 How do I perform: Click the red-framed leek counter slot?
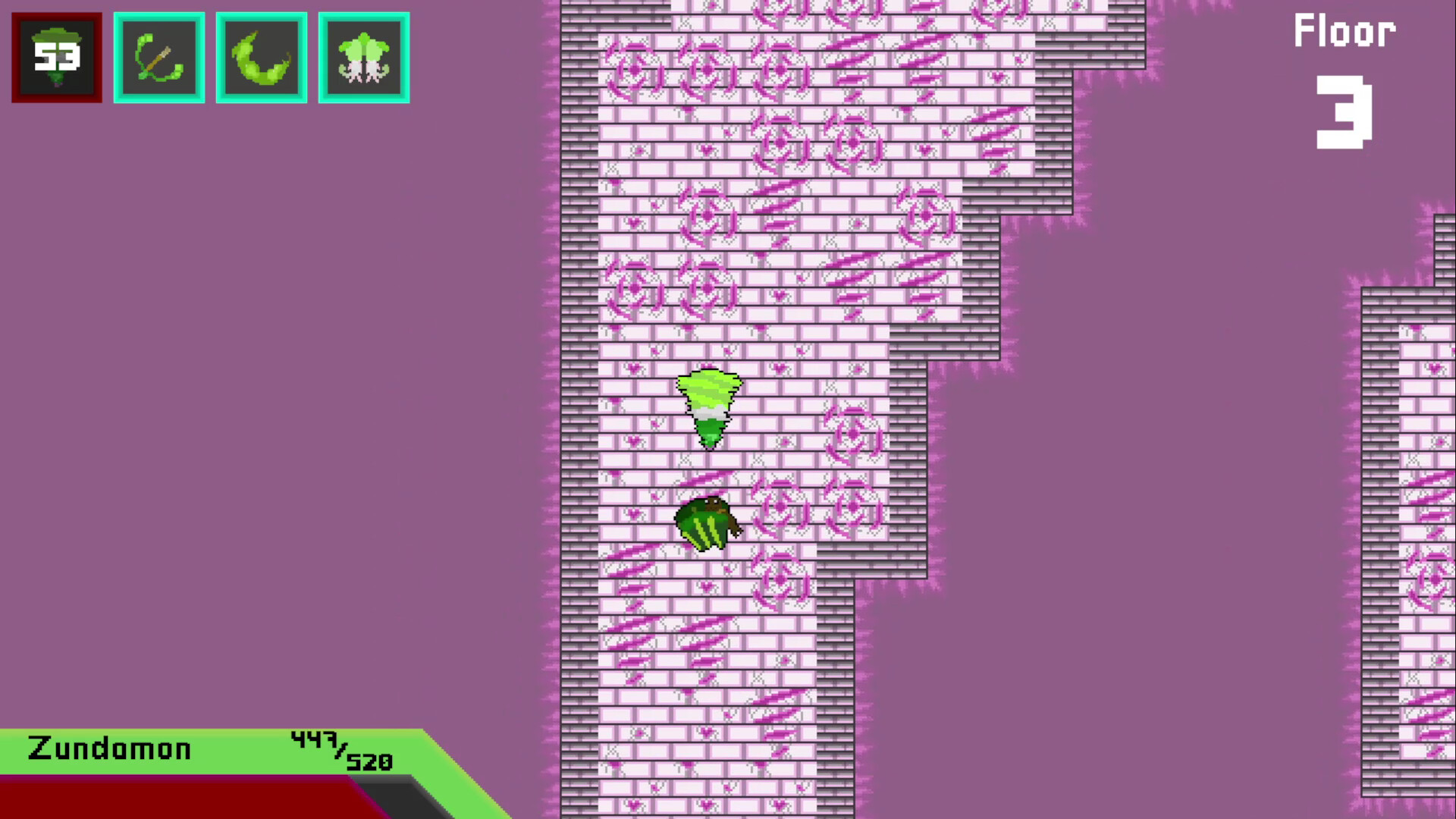pos(56,56)
